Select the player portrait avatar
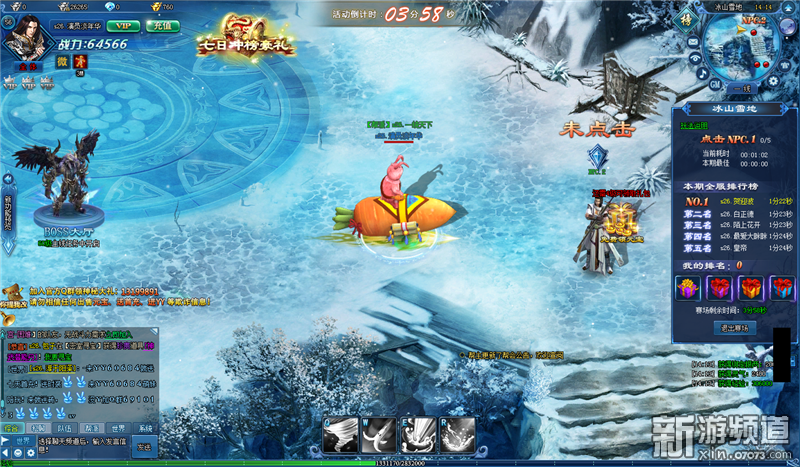Screen dimensions: 800x467 30,38
